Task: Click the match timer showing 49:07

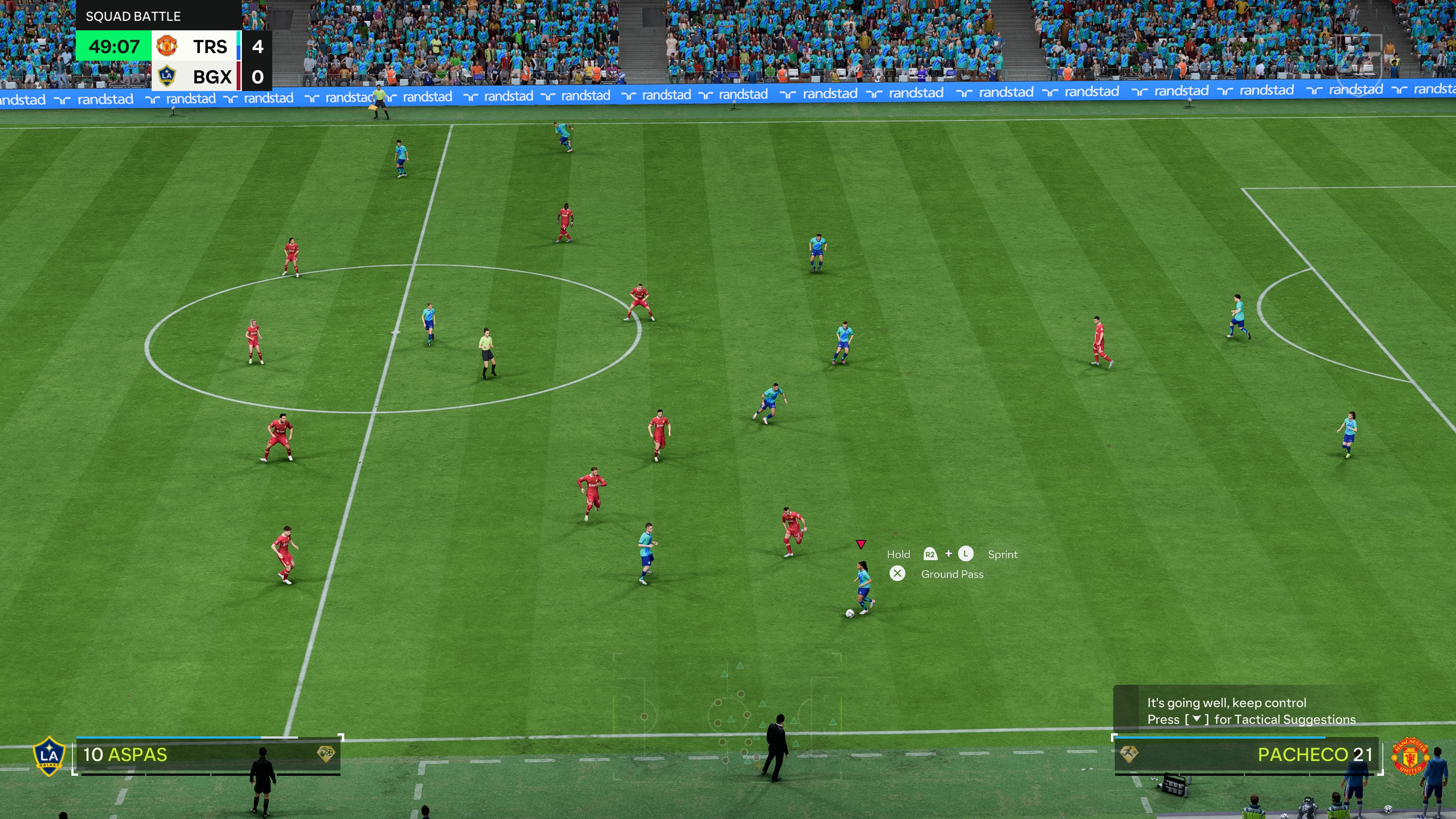Action: 115,47
